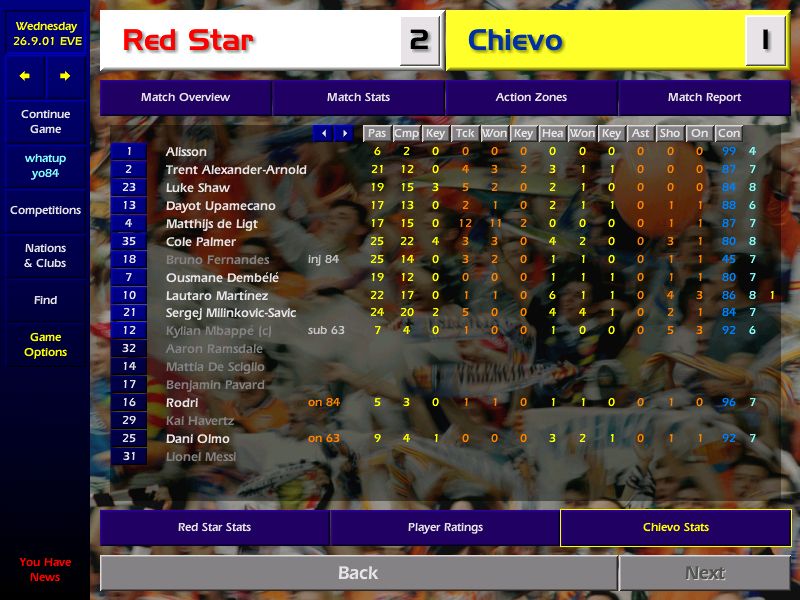This screenshot has height=600, width=800.
Task: Open the Match Report tab
Action: pos(704,98)
